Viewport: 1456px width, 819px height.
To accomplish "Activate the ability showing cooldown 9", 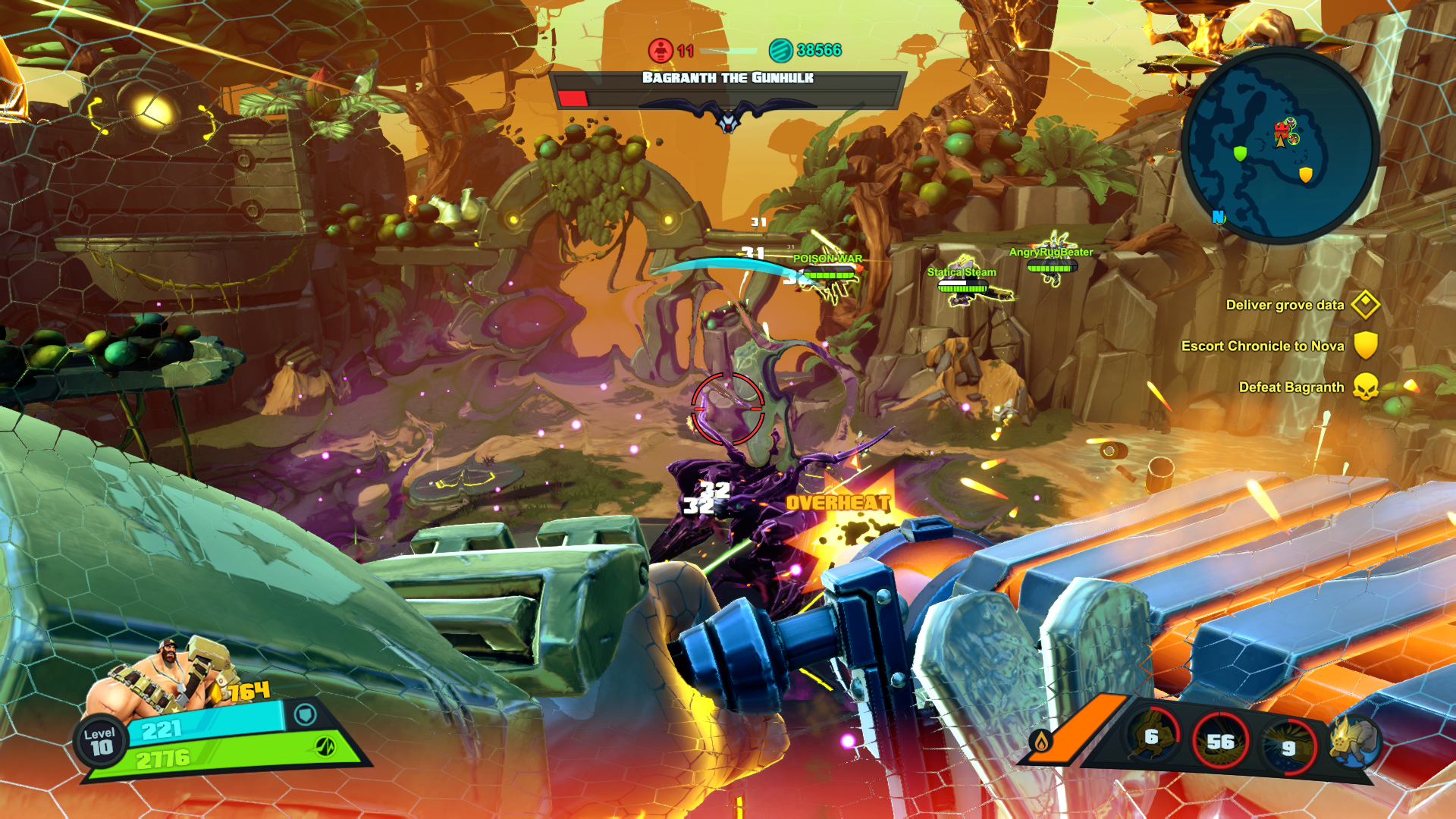I will click(x=1288, y=747).
